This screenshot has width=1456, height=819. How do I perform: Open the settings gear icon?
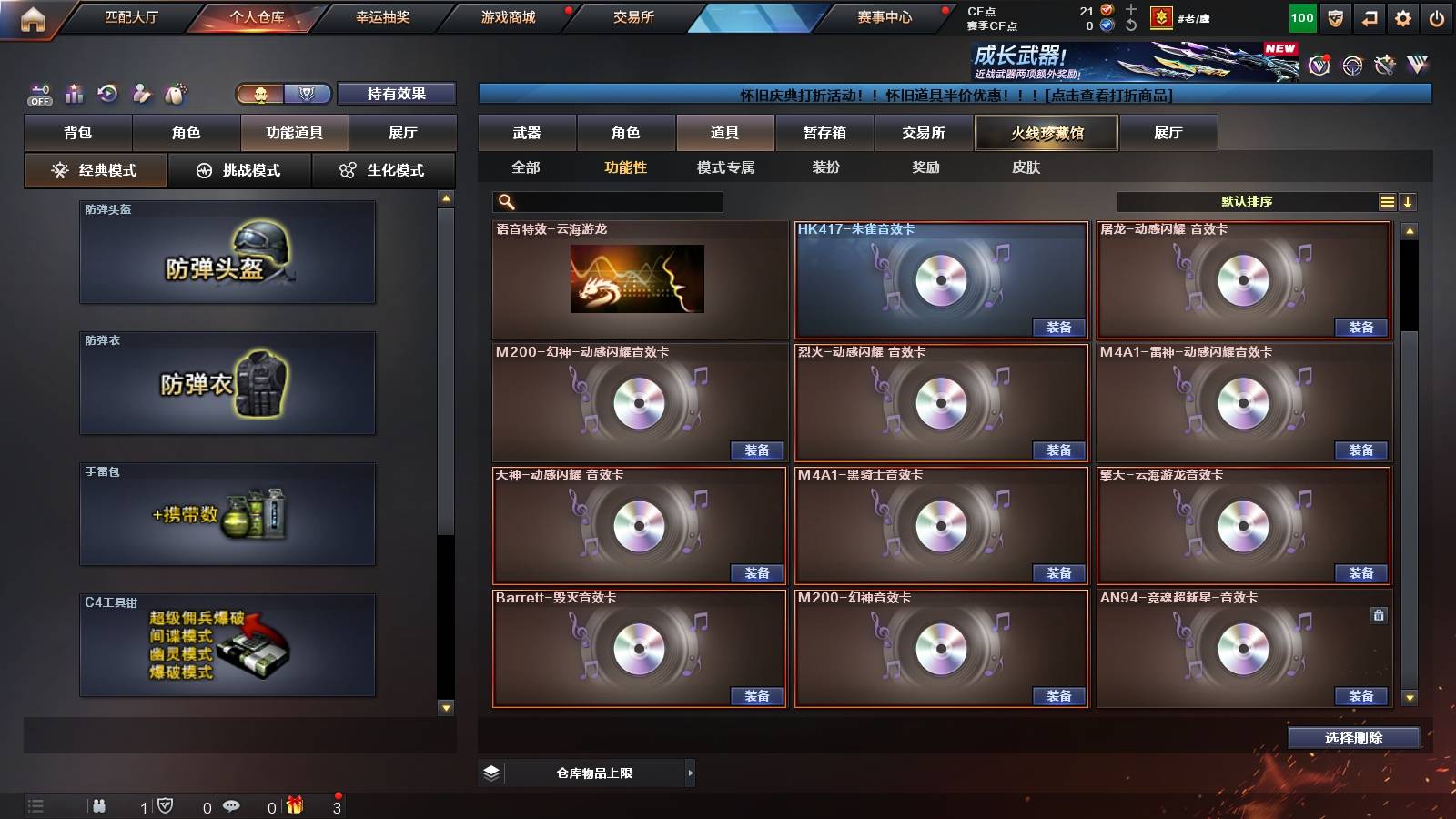[1402, 17]
